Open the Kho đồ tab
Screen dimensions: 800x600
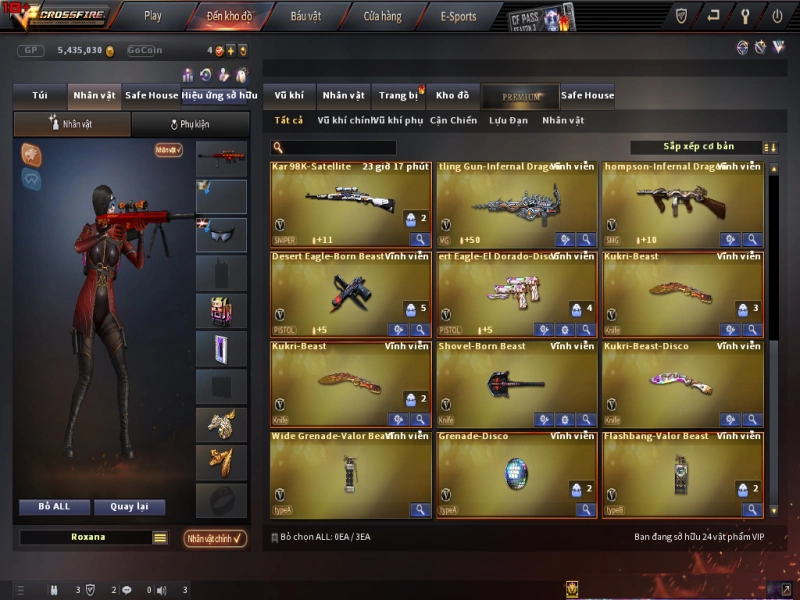pyautogui.click(x=453, y=96)
